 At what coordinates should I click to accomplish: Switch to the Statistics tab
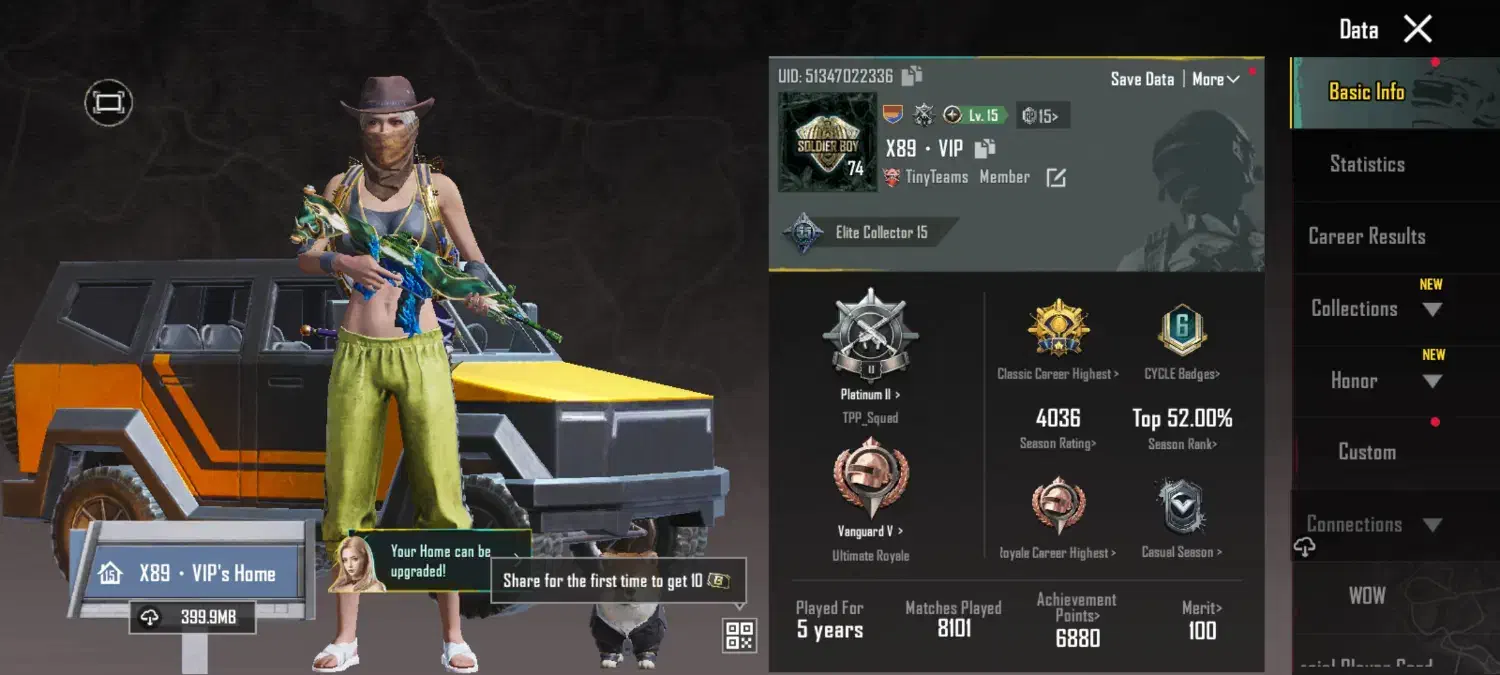pyautogui.click(x=1367, y=164)
